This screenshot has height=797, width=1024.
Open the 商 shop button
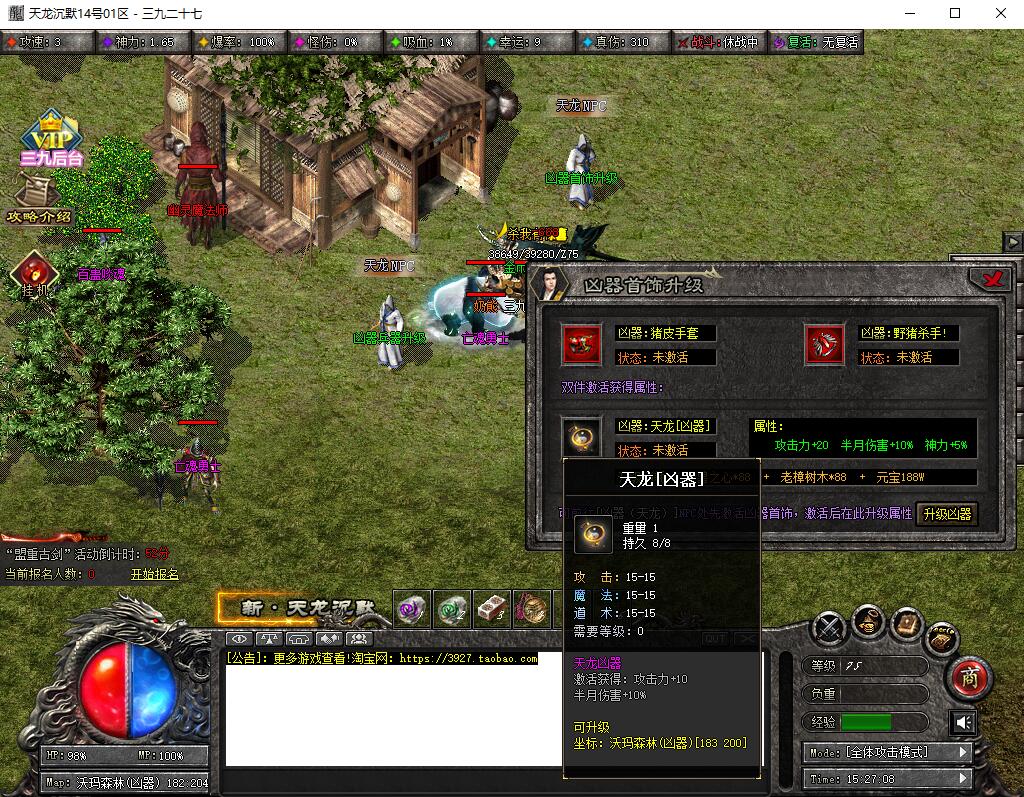pyautogui.click(x=968, y=677)
